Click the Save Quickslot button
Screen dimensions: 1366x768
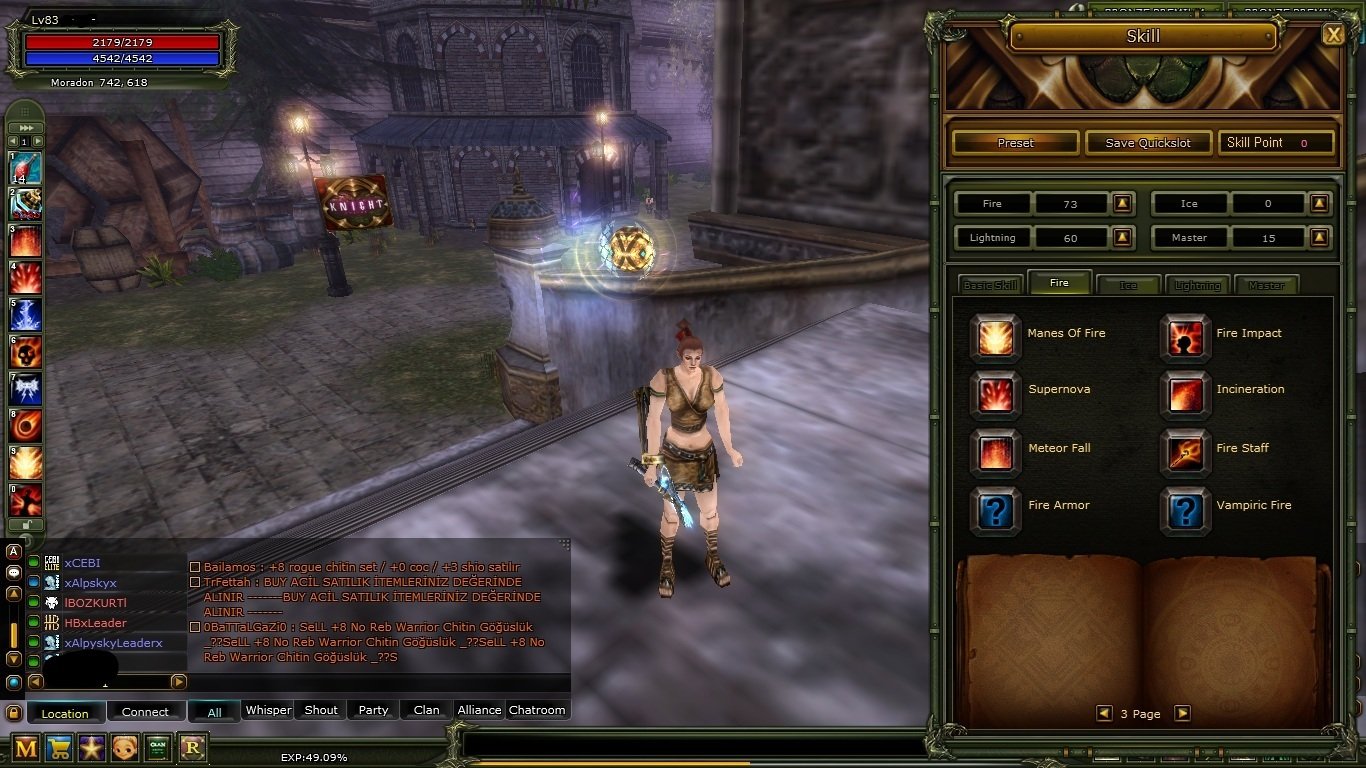[1148, 142]
